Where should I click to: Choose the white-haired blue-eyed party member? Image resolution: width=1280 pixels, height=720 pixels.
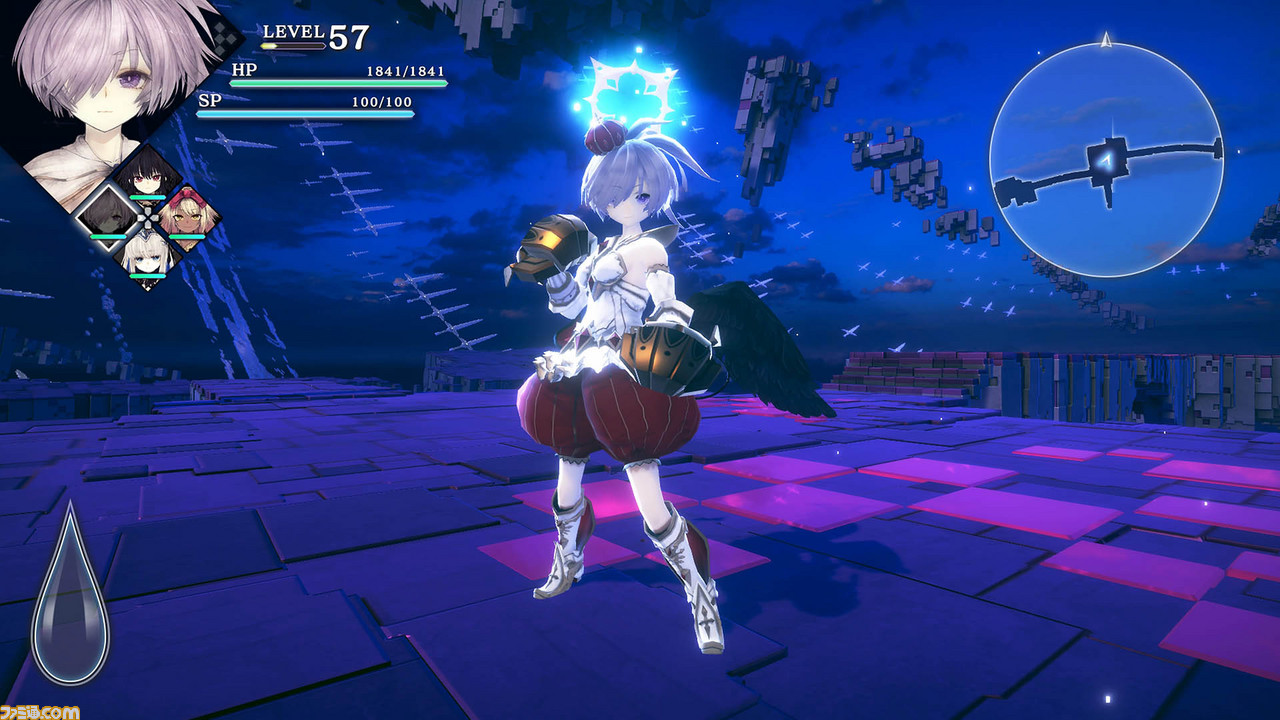tap(147, 254)
